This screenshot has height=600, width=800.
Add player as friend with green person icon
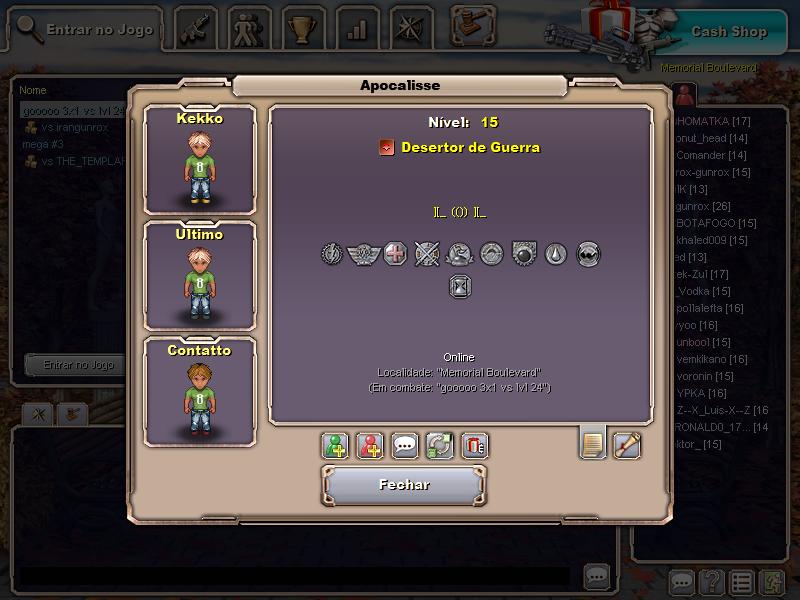click(x=335, y=445)
